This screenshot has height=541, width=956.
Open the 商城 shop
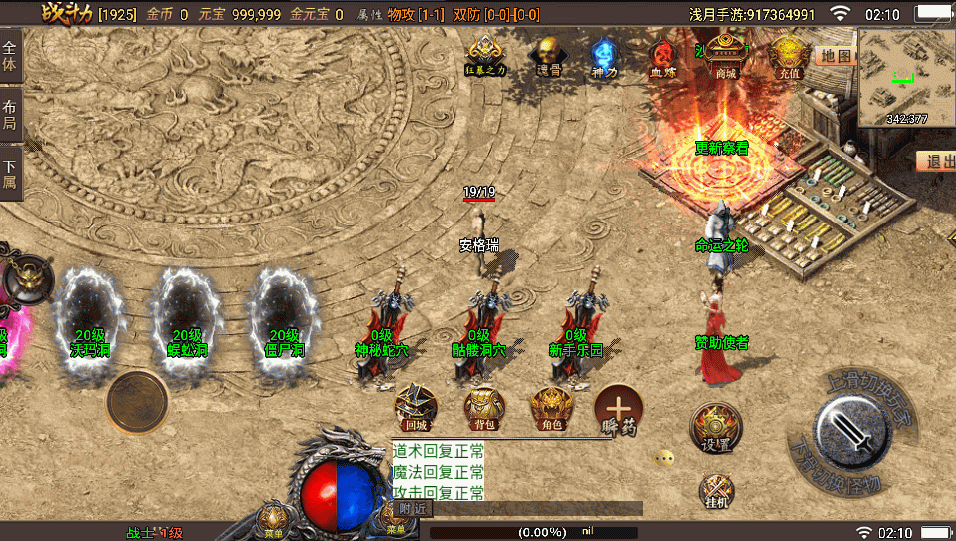click(726, 56)
